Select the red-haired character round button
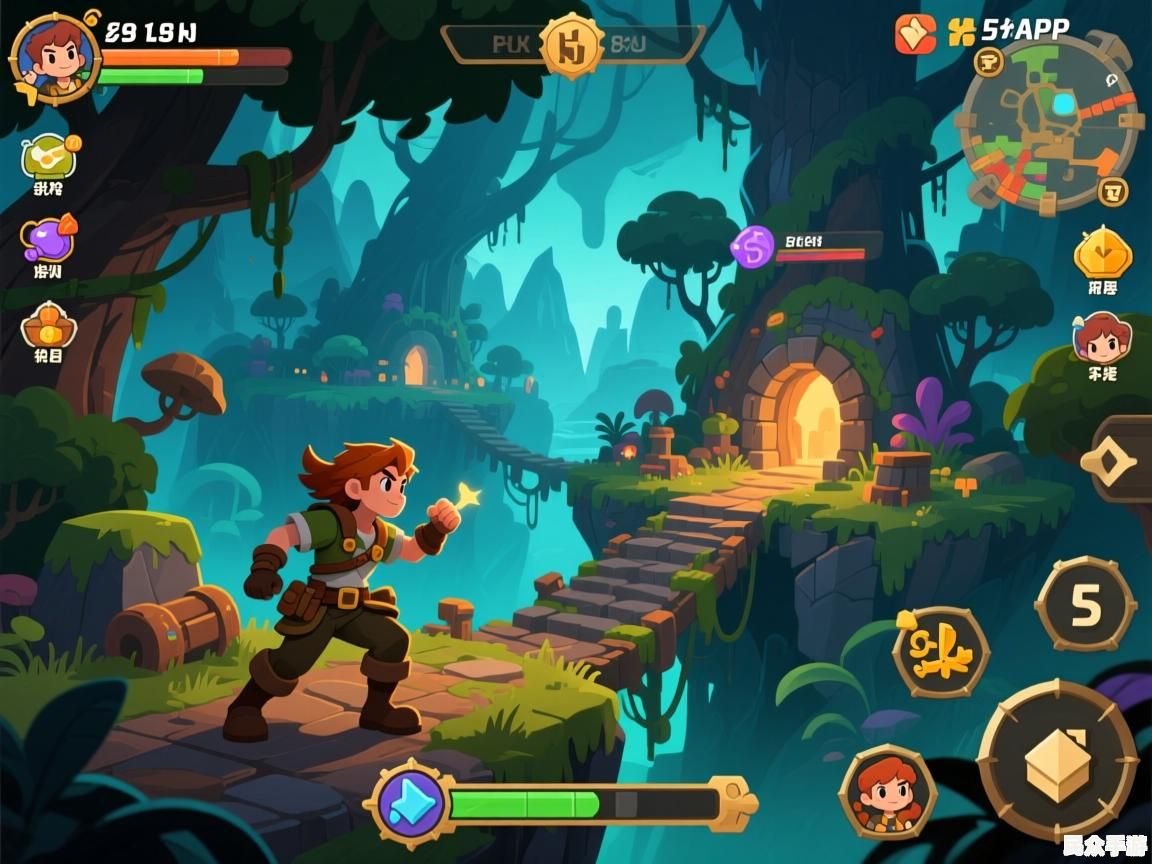Viewport: 1152px width, 864px height. pos(886,791)
